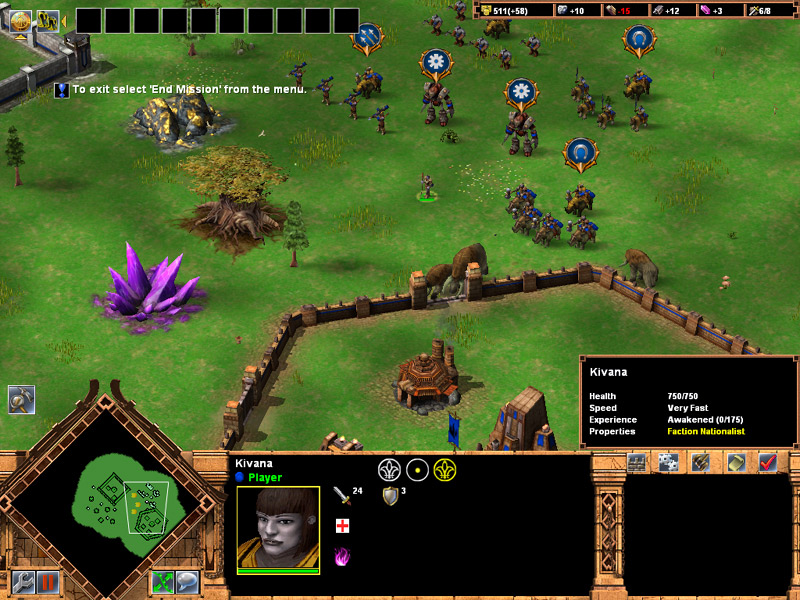Screen dimensions: 800x600
Task: Open the chat speech bubble button
Action: click(x=187, y=581)
